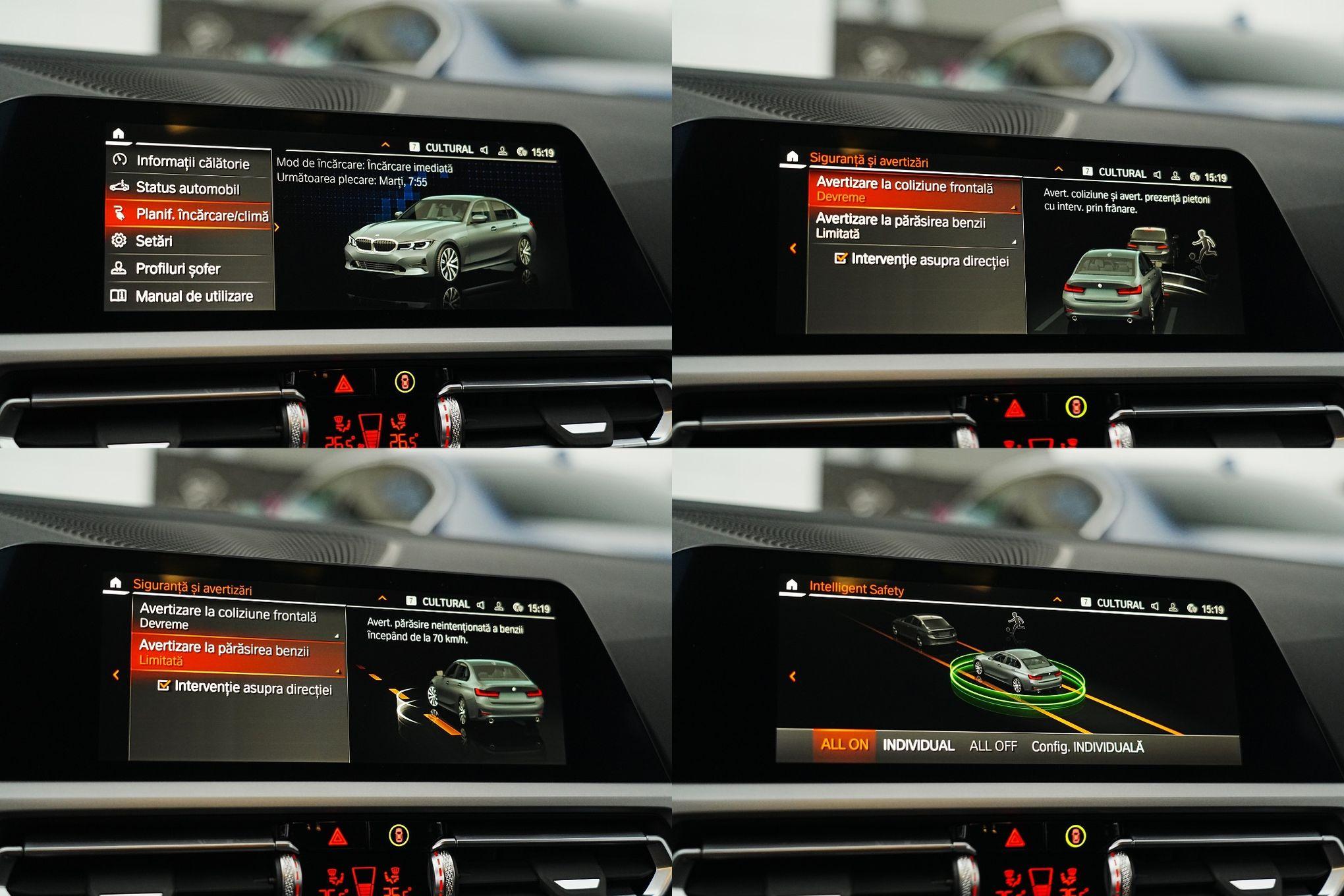Image resolution: width=1344 pixels, height=896 pixels.
Task: Select the ALL OFF safety option
Action: click(993, 746)
